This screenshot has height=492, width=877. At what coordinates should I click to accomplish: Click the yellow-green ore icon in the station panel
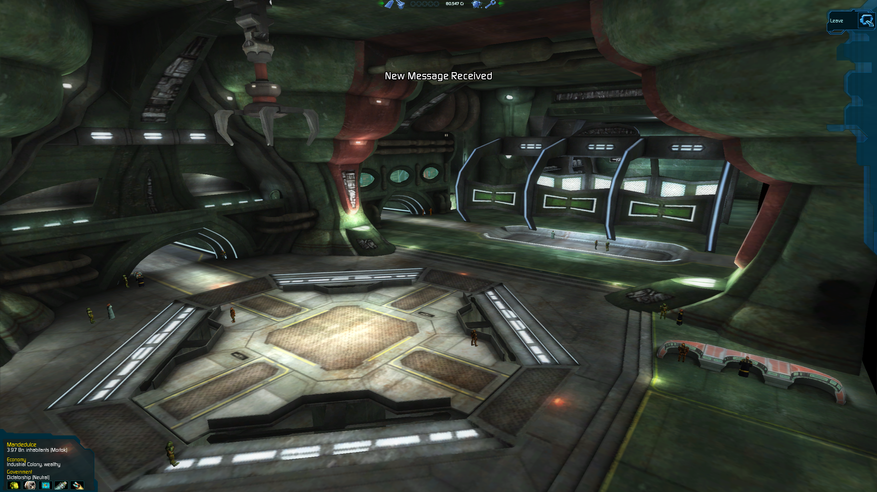tap(14, 486)
